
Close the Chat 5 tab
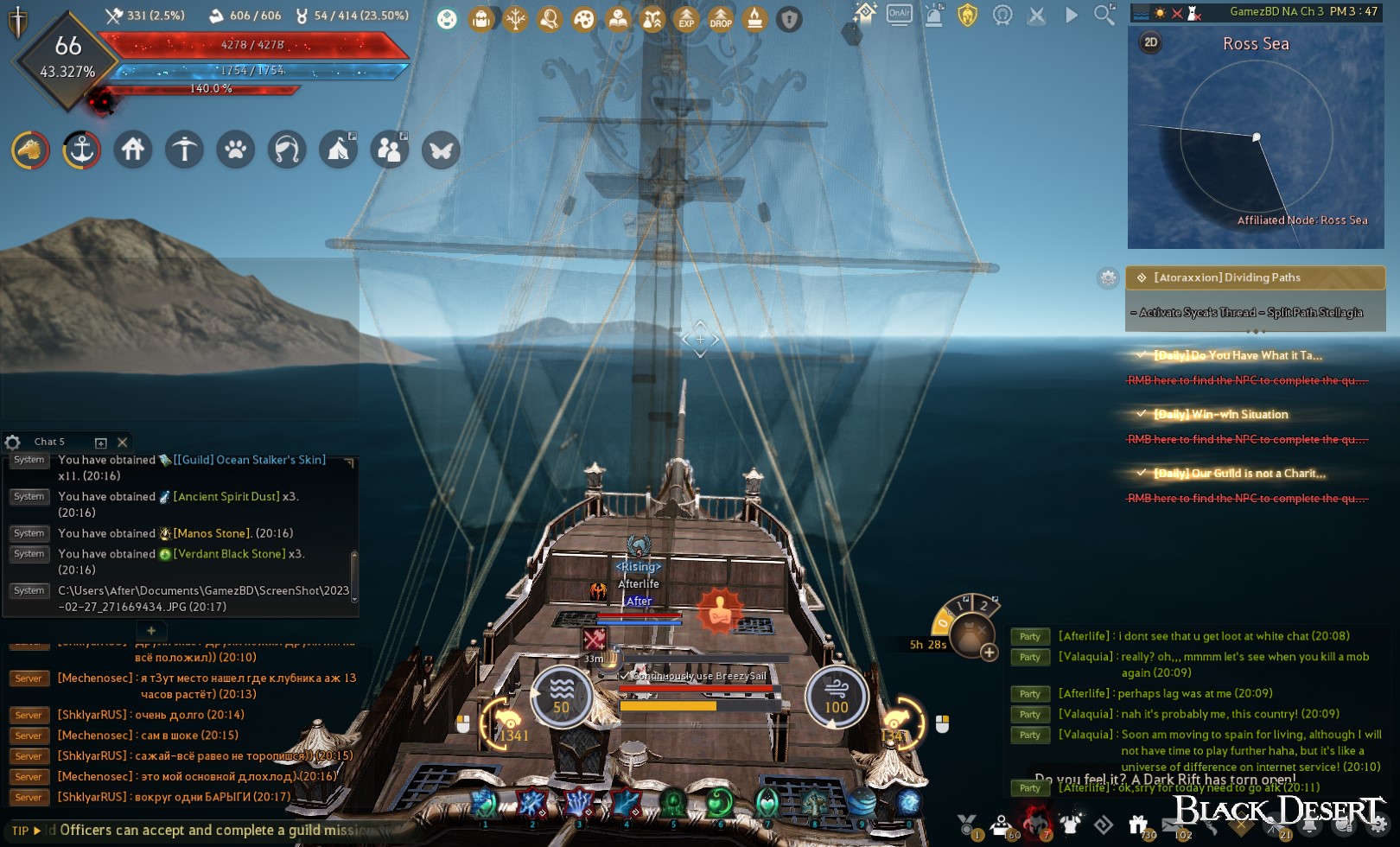pyautogui.click(x=122, y=443)
